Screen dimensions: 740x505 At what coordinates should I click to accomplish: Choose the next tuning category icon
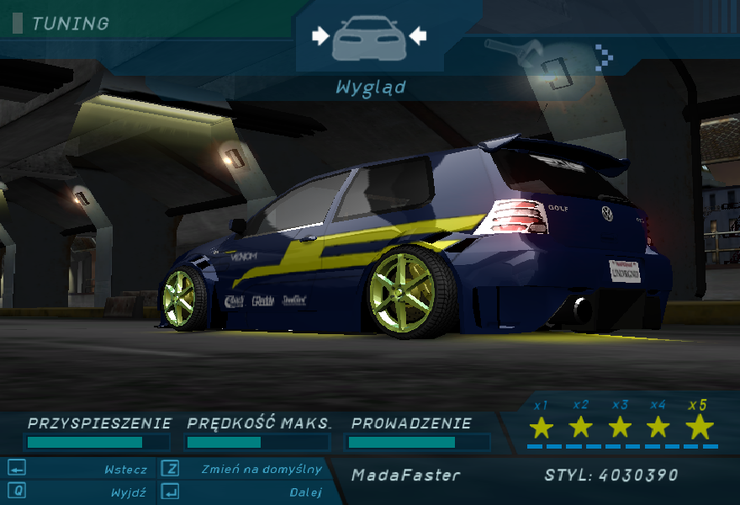click(x=527, y=60)
